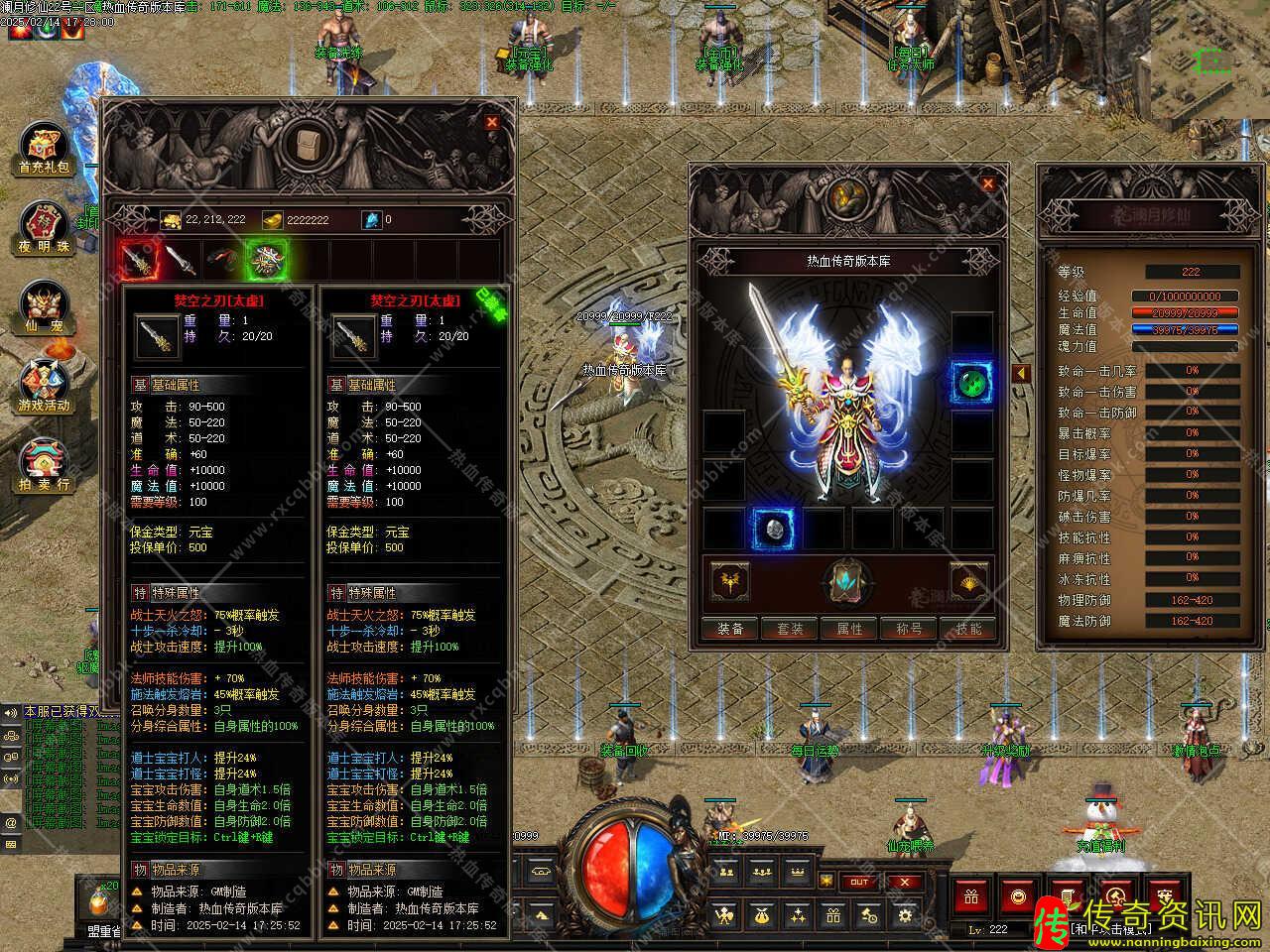Select the red-highlighted sword in the bag

pos(138,259)
